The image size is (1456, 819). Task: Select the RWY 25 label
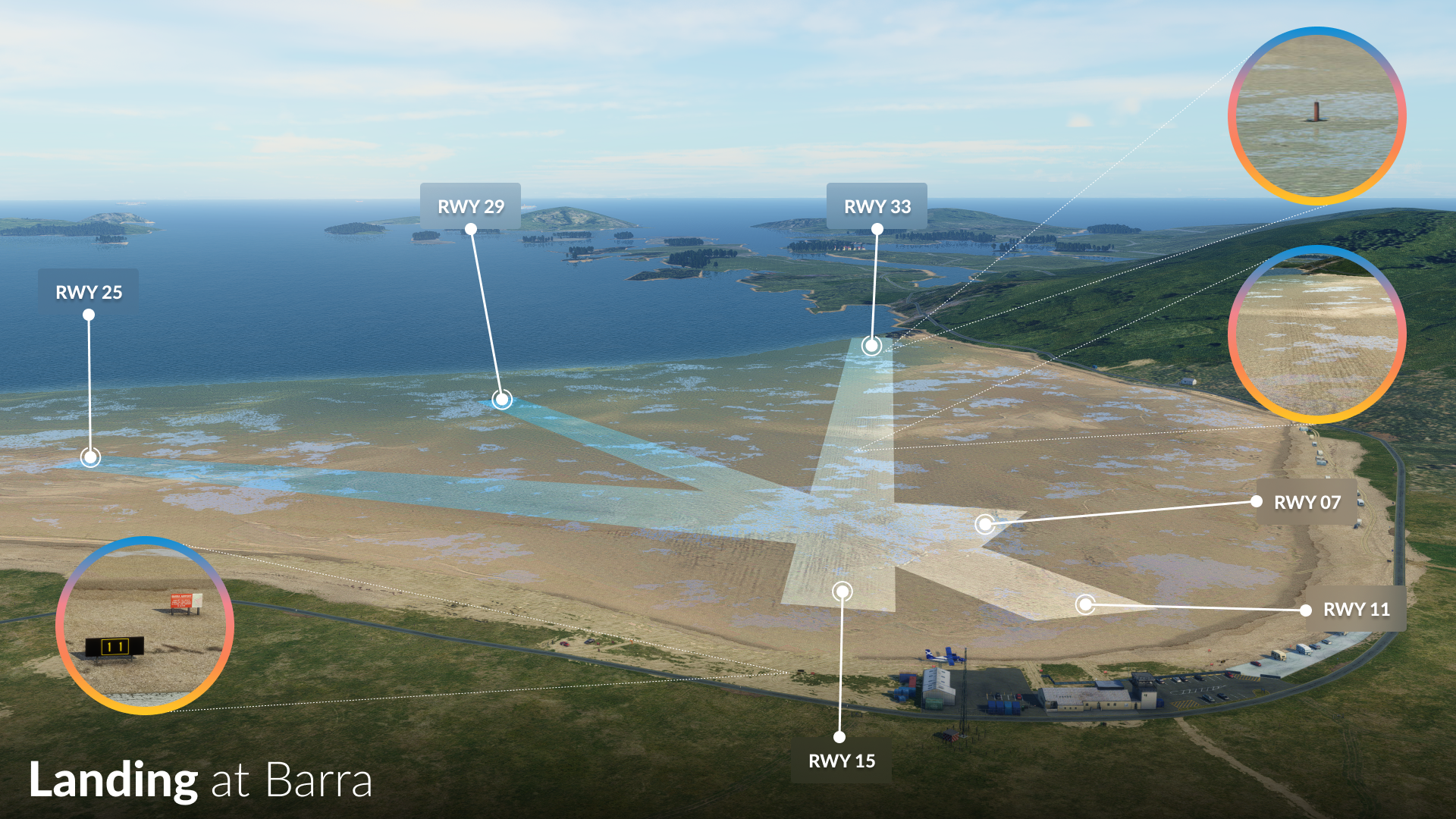coord(89,292)
